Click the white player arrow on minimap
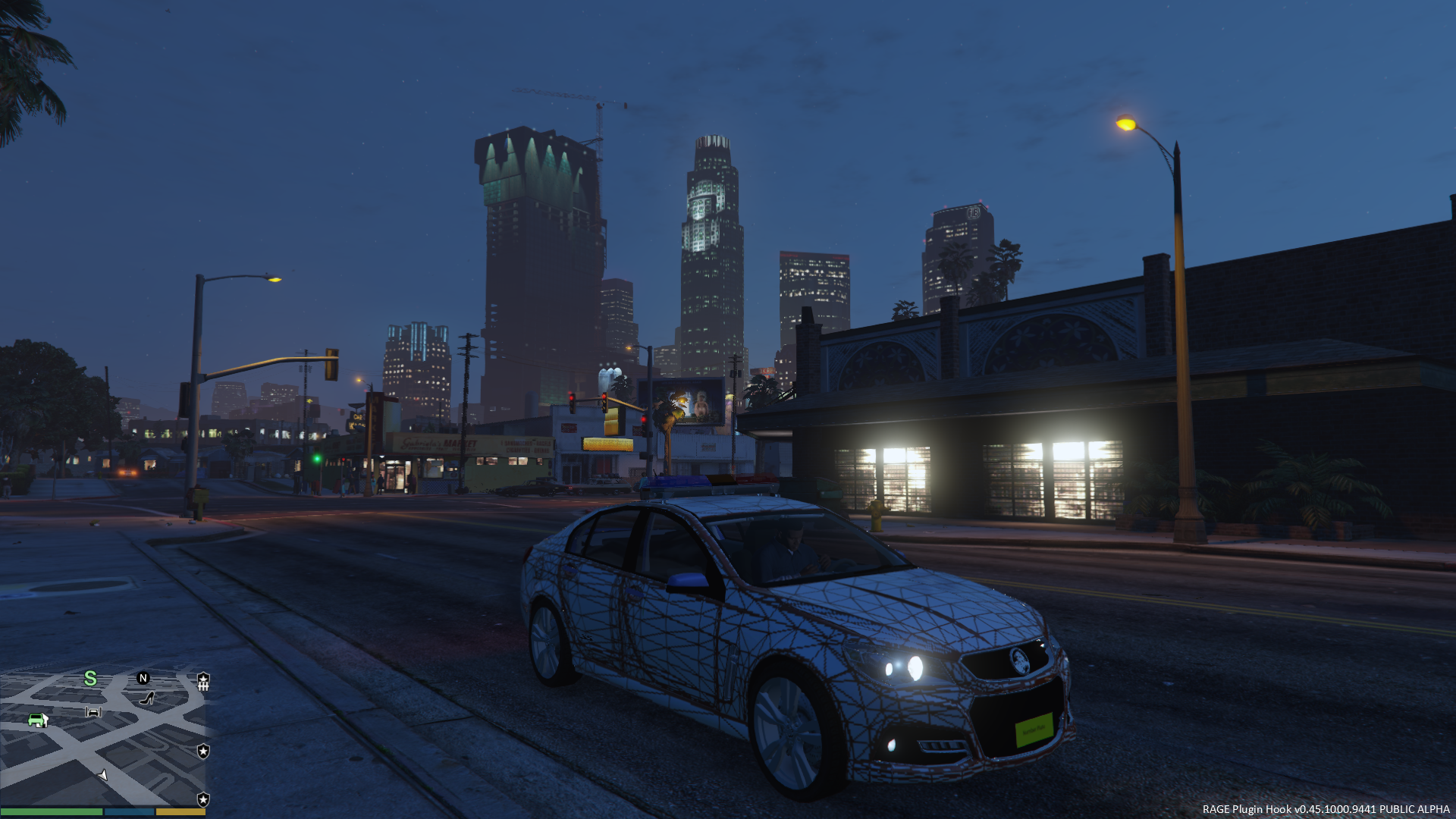The width and height of the screenshot is (1456, 819). pos(103,774)
